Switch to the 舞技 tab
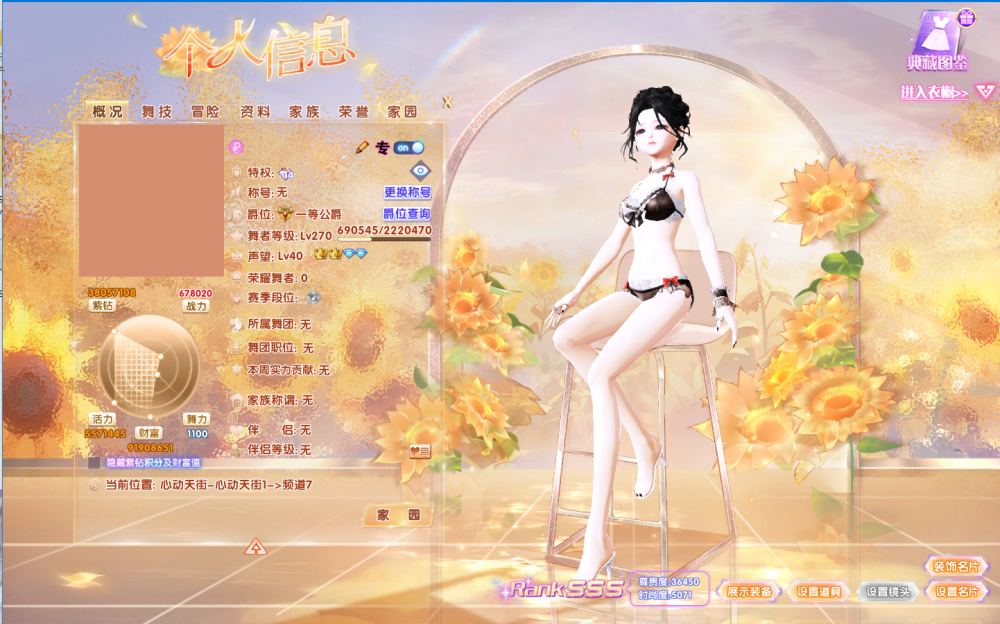 pos(155,112)
